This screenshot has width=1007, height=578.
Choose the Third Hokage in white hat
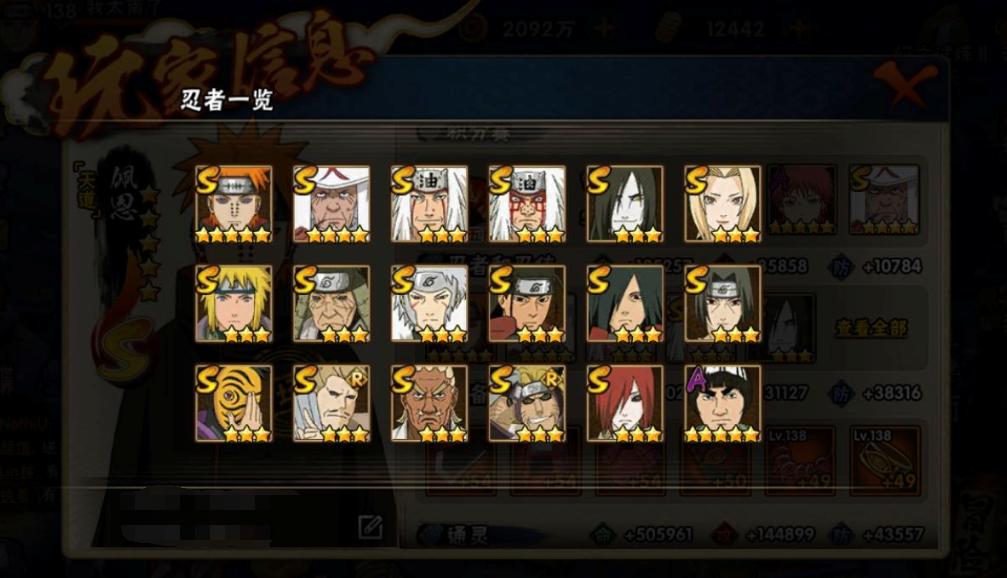(x=331, y=203)
